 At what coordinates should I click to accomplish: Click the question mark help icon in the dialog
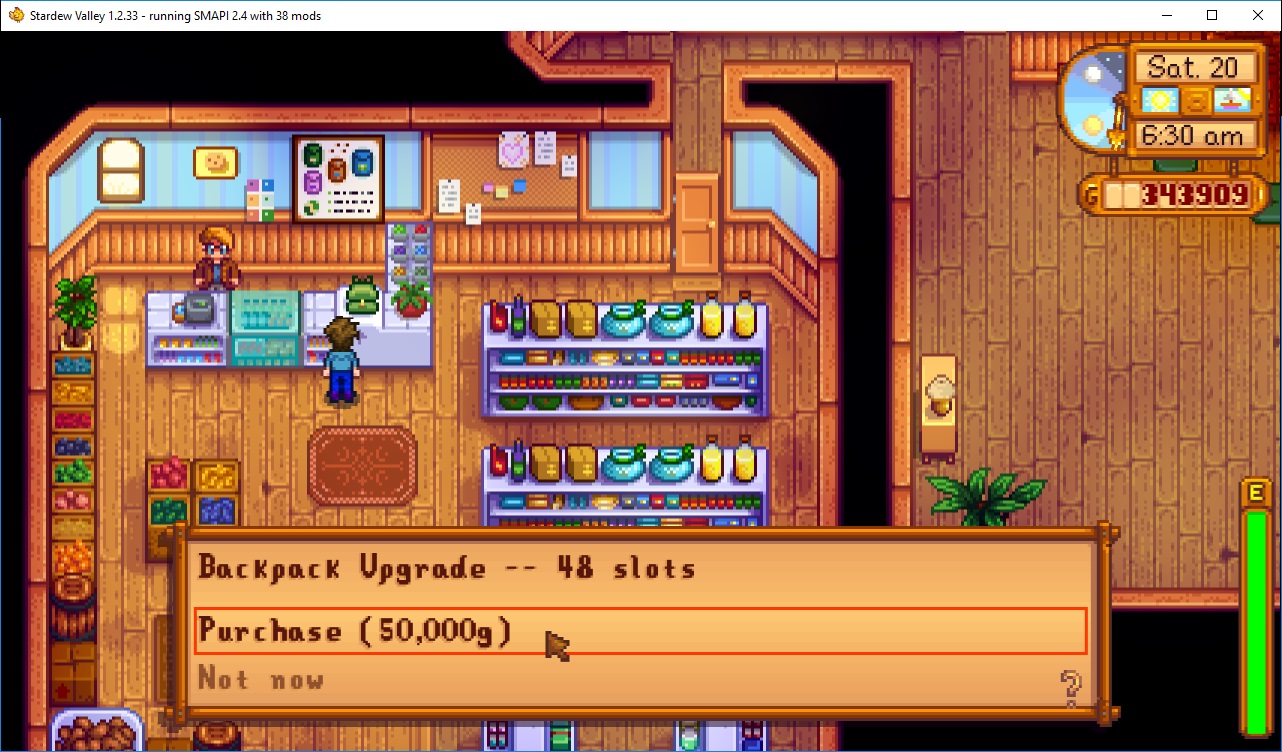[1069, 688]
